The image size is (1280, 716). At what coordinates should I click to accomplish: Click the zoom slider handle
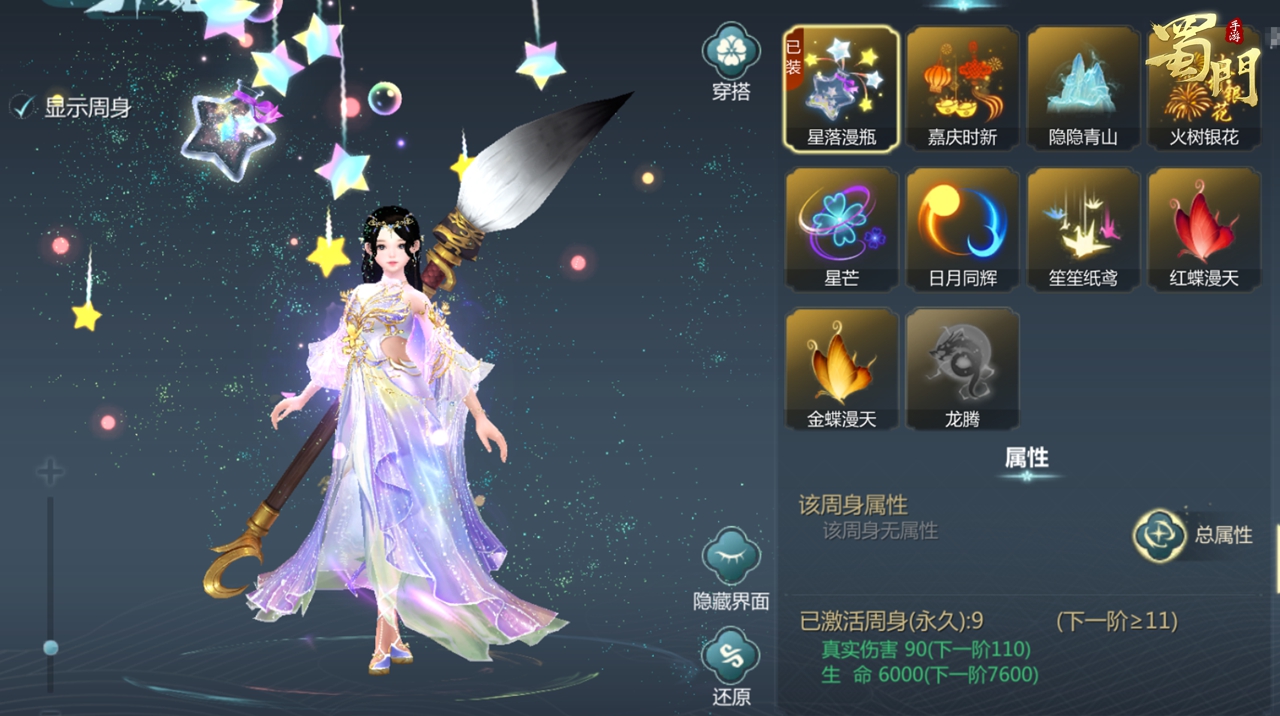[50, 648]
